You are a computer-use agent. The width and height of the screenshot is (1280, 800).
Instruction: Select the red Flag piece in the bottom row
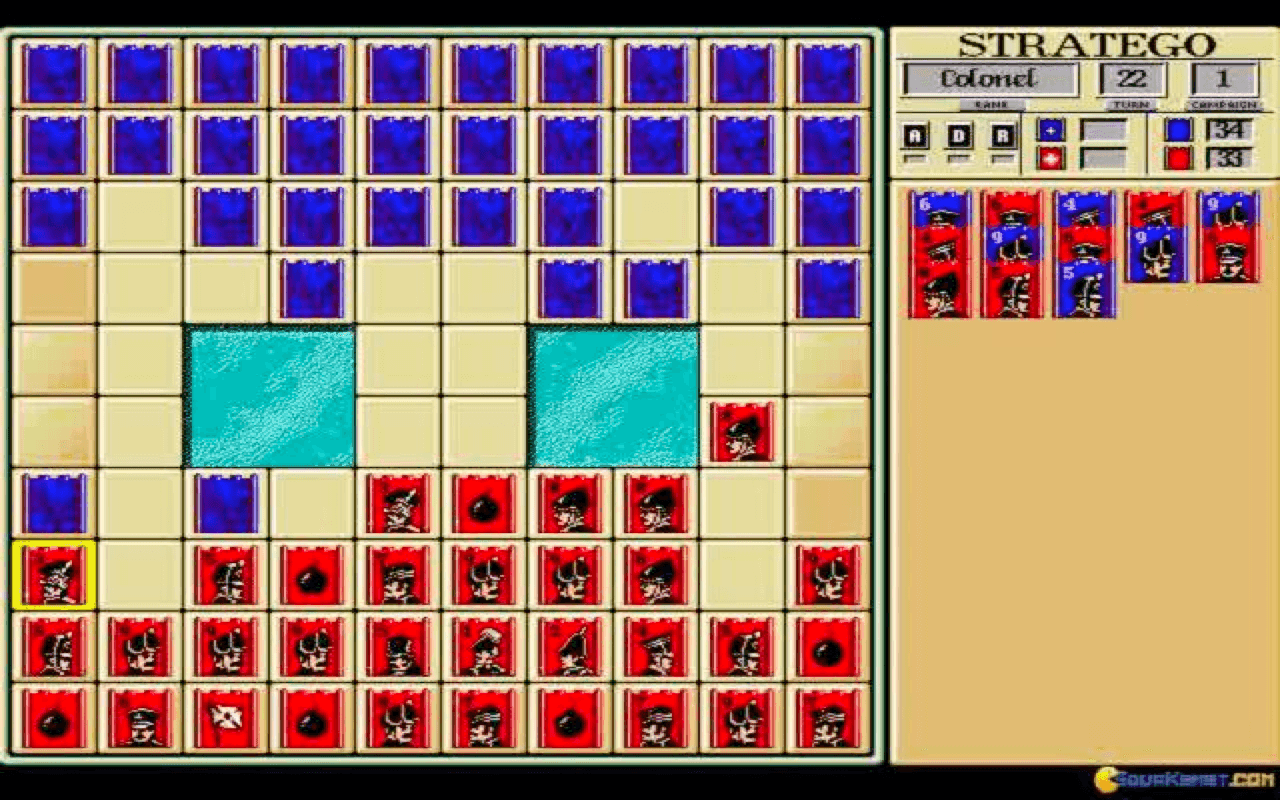pyautogui.click(x=225, y=717)
